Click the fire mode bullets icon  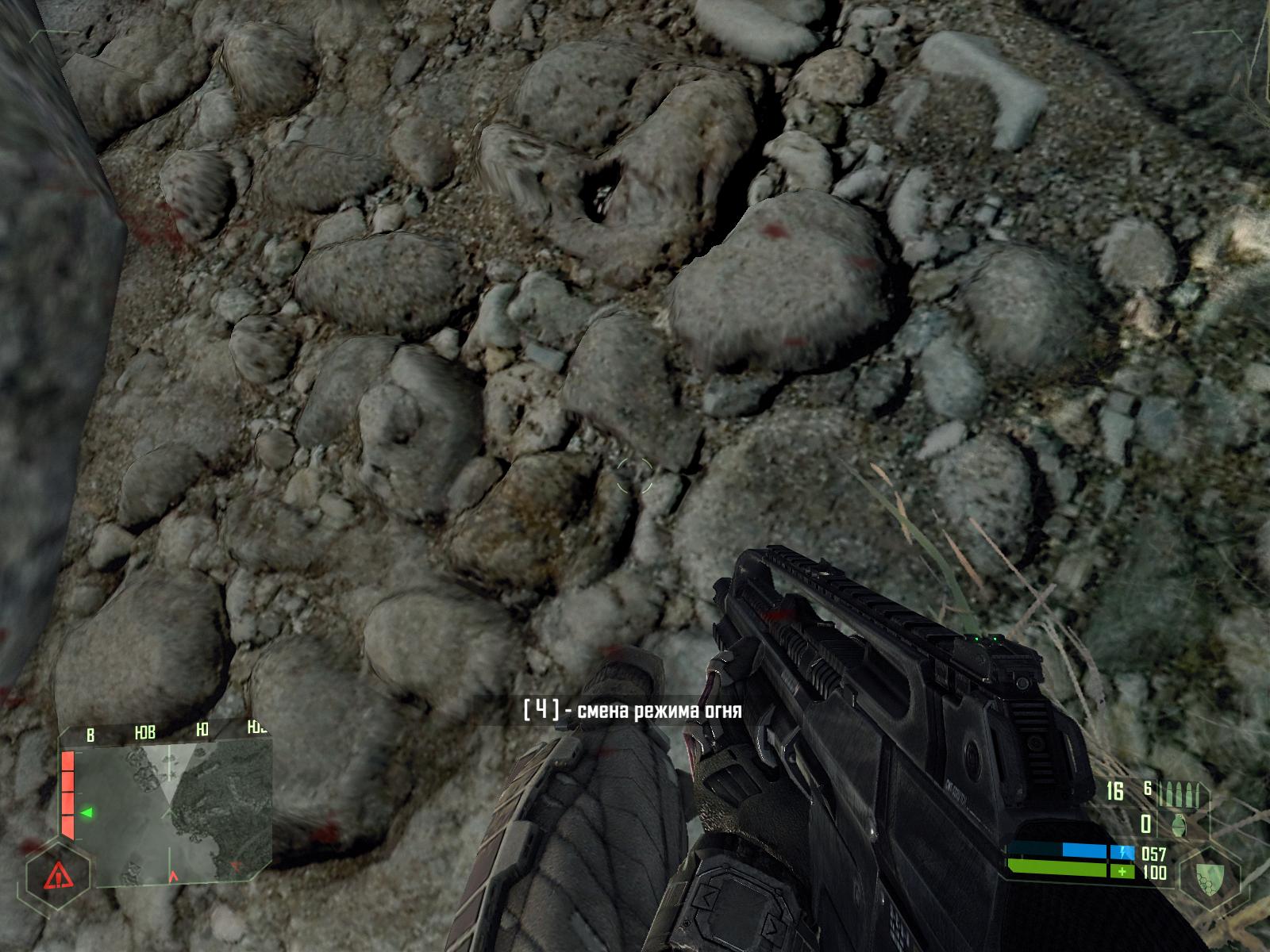(1182, 794)
